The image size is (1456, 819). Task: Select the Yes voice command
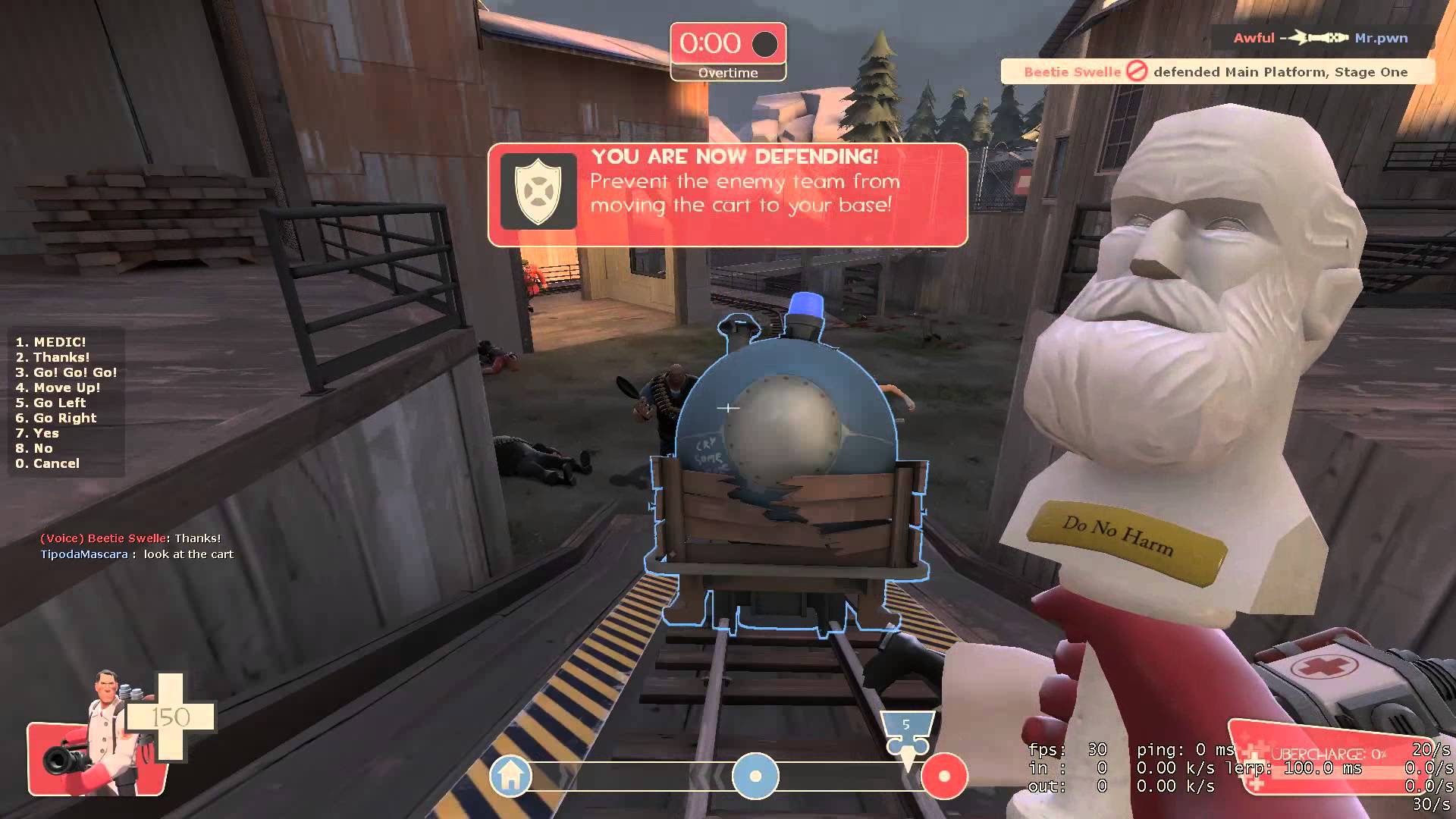coord(37,433)
